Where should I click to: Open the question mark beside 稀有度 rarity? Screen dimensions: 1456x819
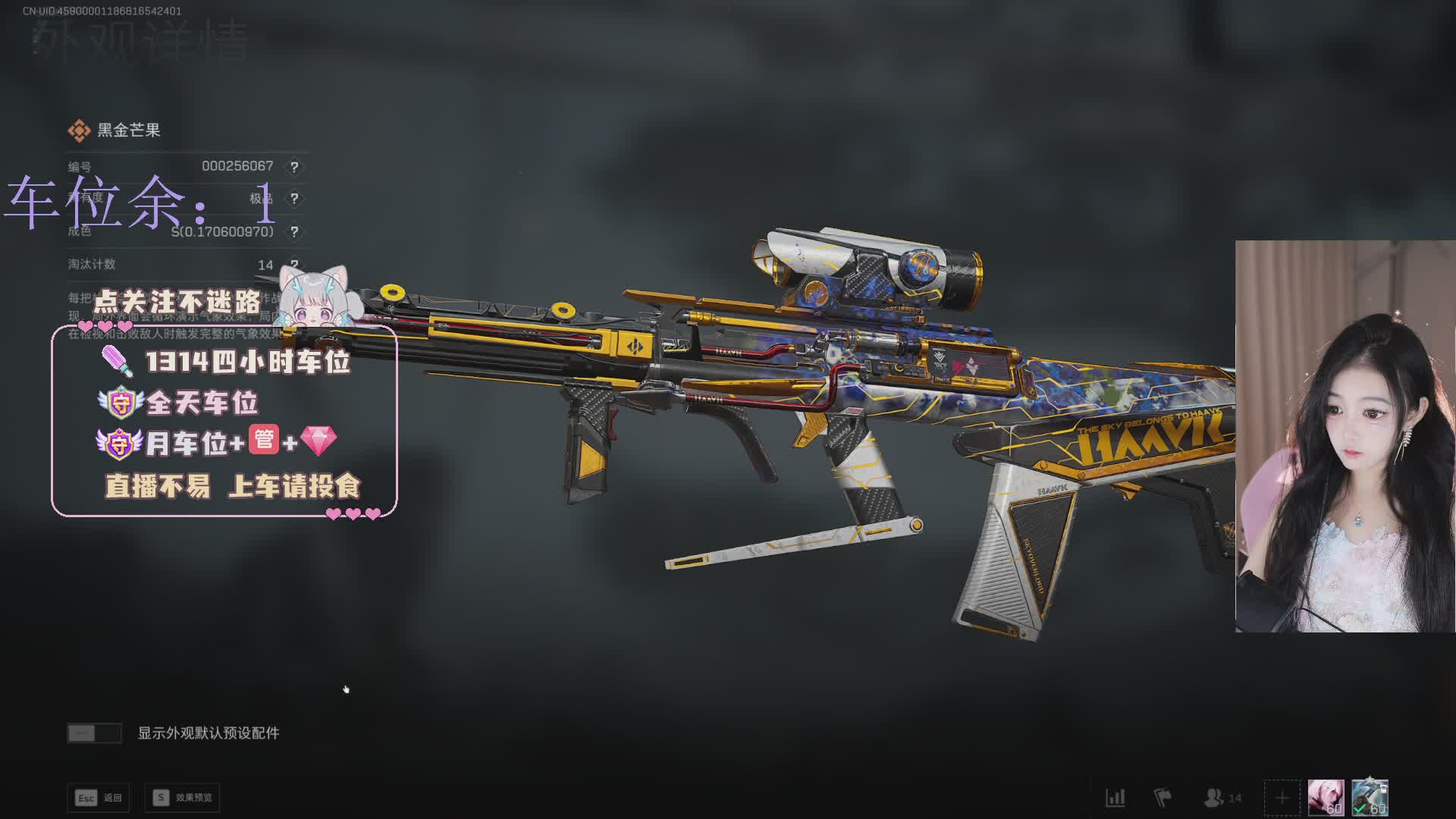[294, 199]
